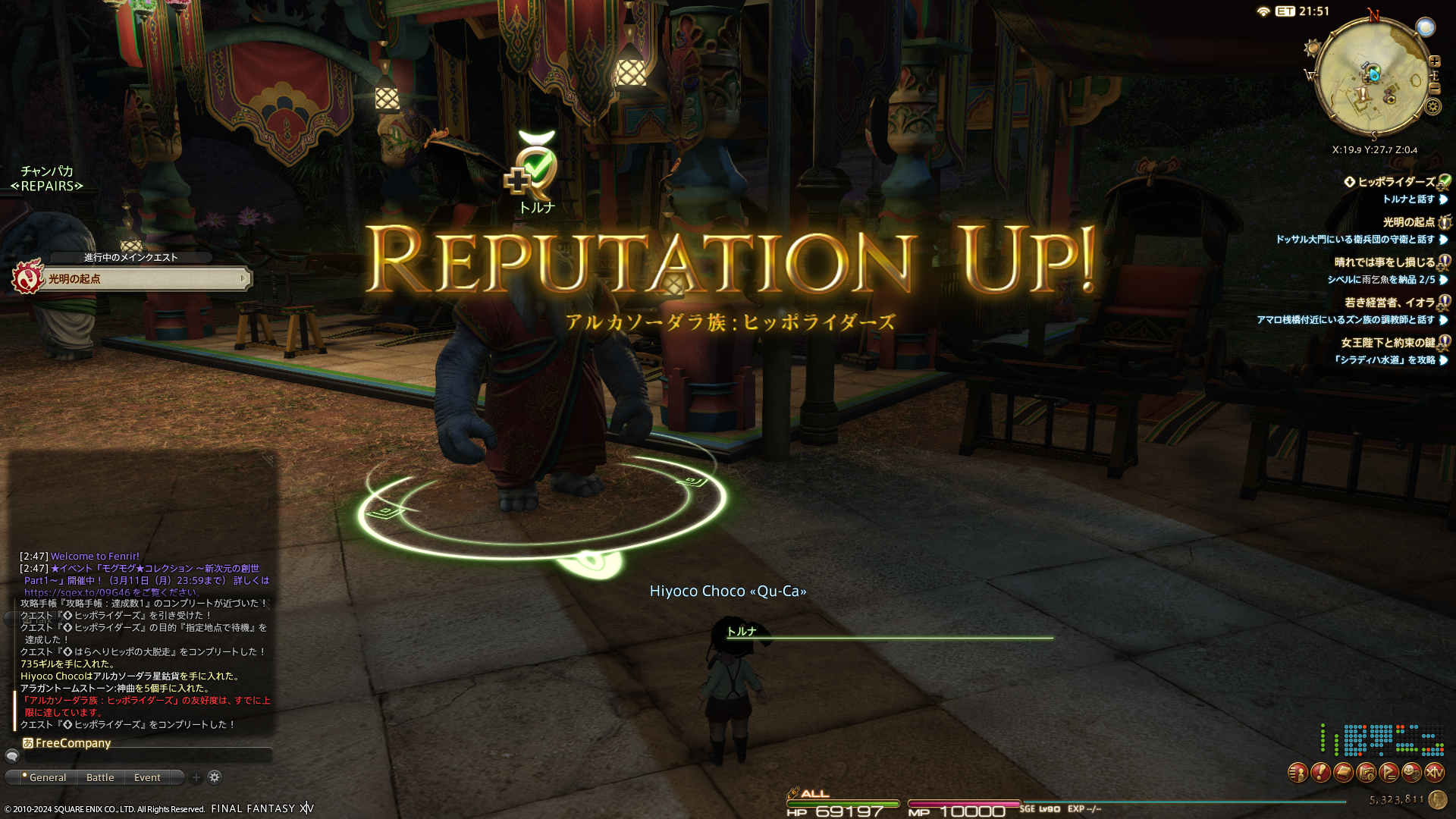
Task: Open chat log settings gear
Action: point(215,777)
